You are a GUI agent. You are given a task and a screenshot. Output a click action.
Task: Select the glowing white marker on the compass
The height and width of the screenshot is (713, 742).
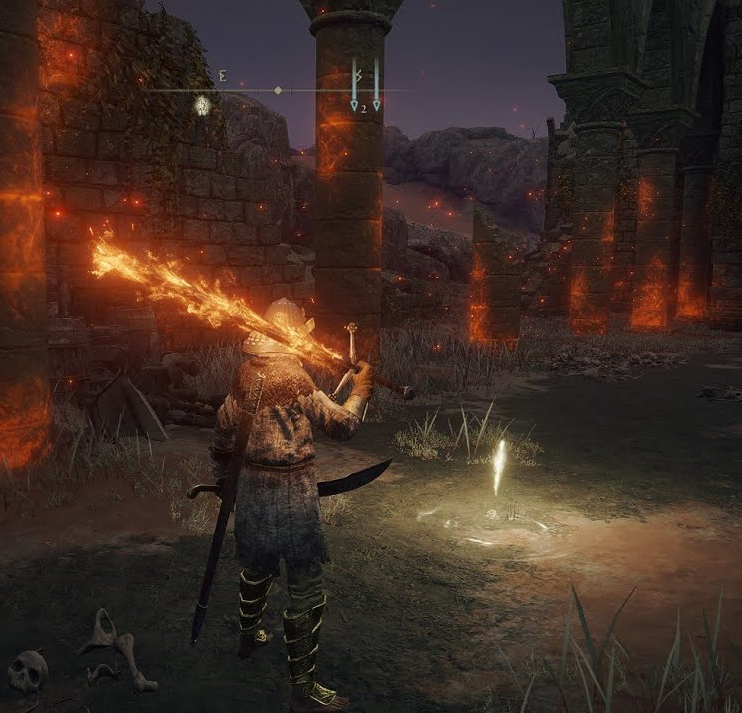pyautogui.click(x=202, y=104)
